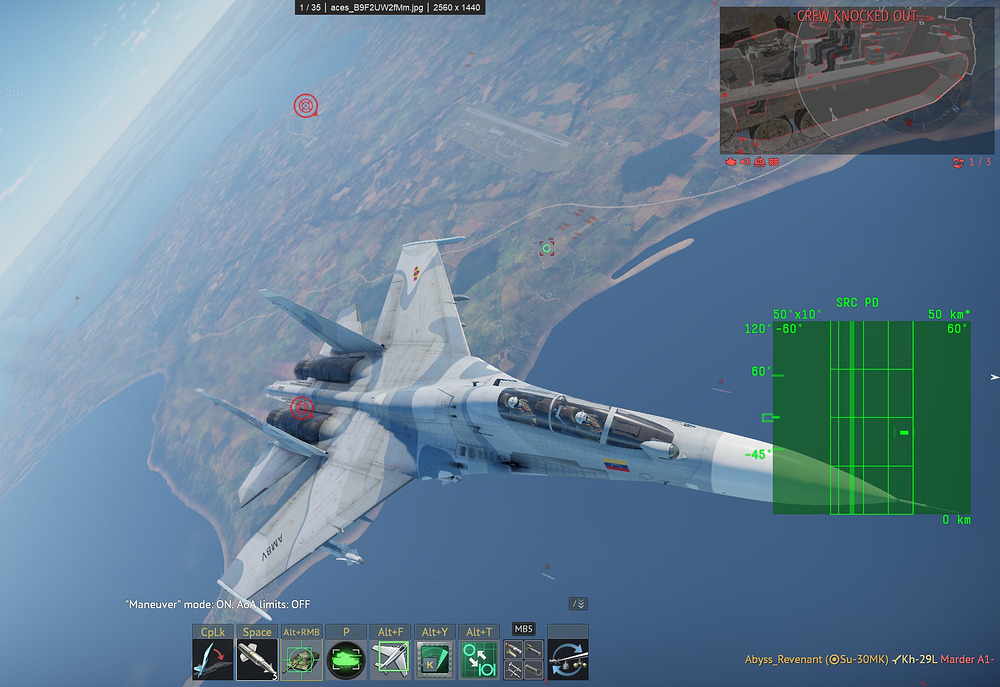Activate the Maneuver mode jet icon
The height and width of the screenshot is (687, 1000).
coord(212,661)
